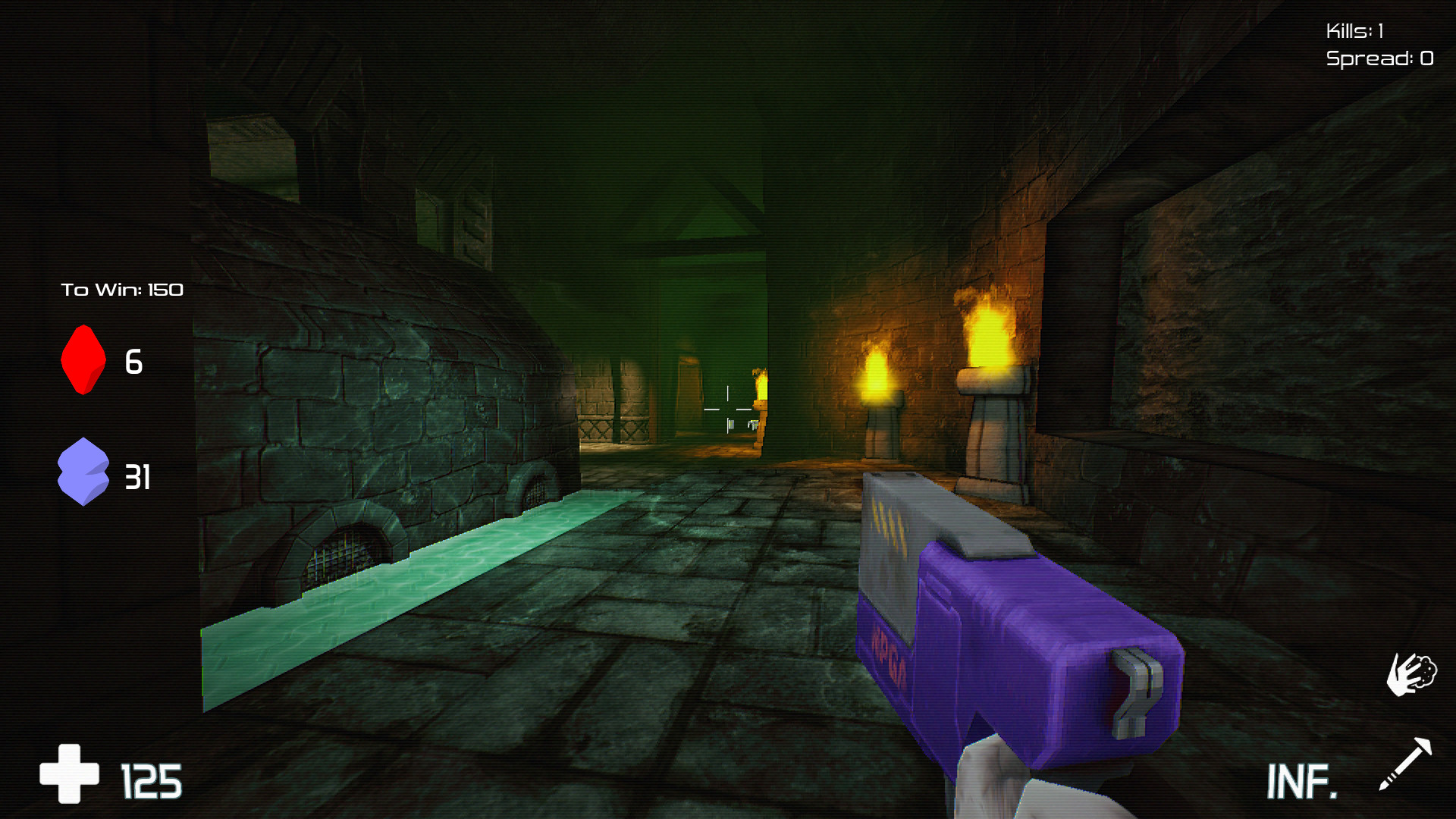Image resolution: width=1456 pixels, height=819 pixels.
Task: Toggle the To Win objective display
Action: click(123, 289)
